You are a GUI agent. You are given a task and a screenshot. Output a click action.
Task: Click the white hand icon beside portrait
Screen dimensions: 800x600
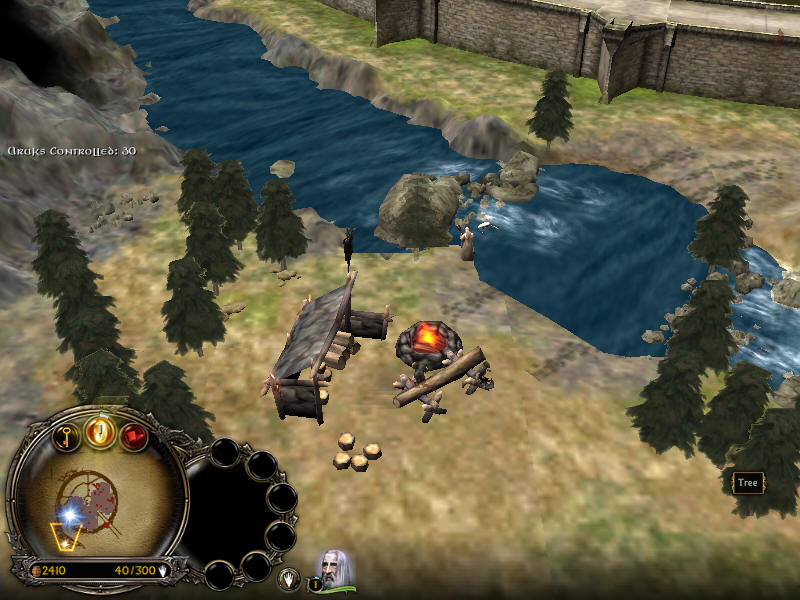tap(290, 577)
